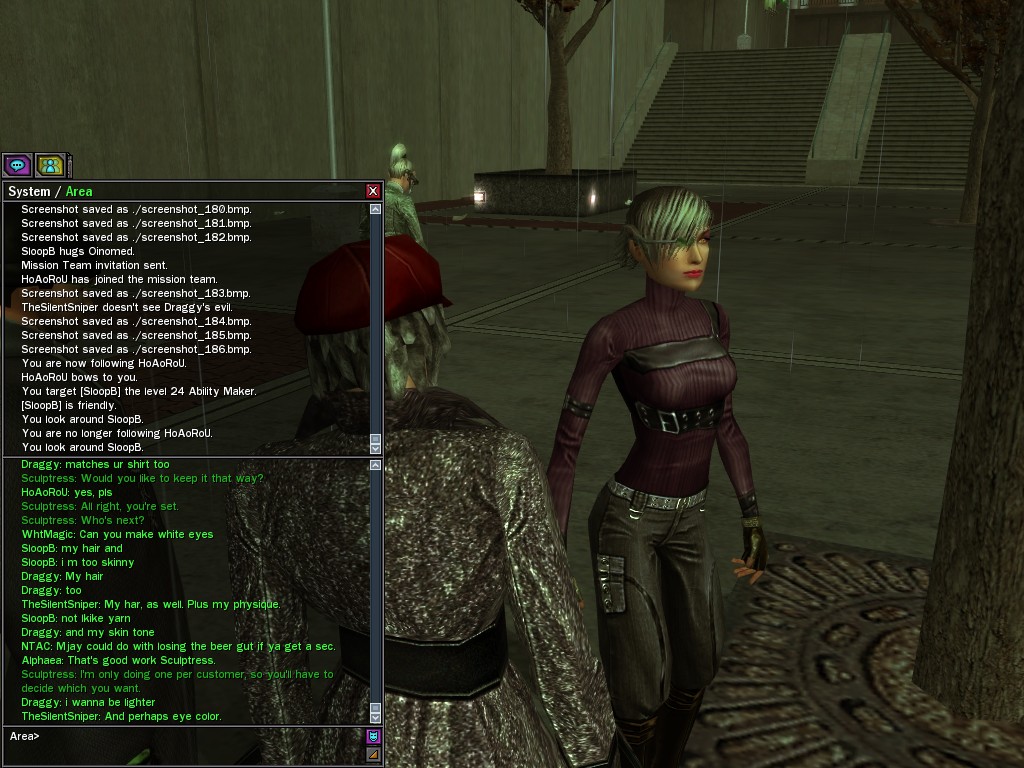Screen dimensions: 1024x768
Task: Select the System channel label in header
Action: pos(29,191)
